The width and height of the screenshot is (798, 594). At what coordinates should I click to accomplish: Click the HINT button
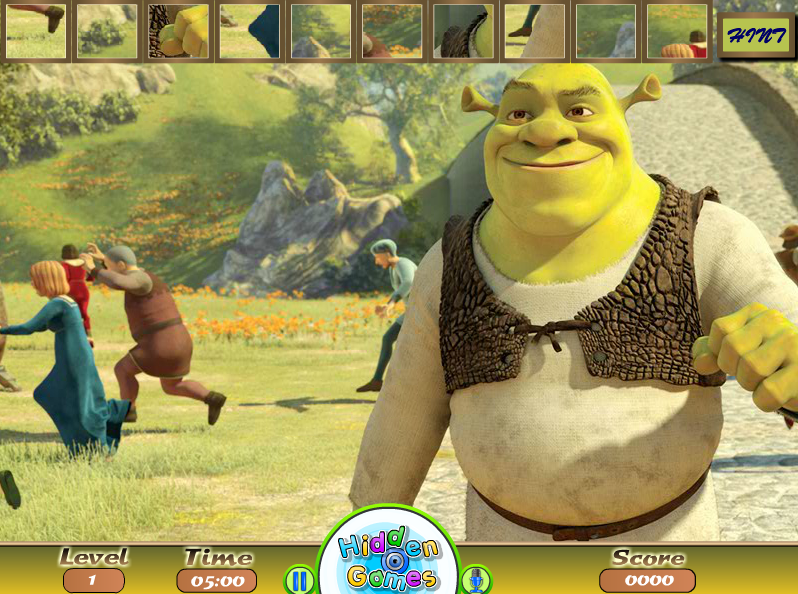(x=755, y=35)
